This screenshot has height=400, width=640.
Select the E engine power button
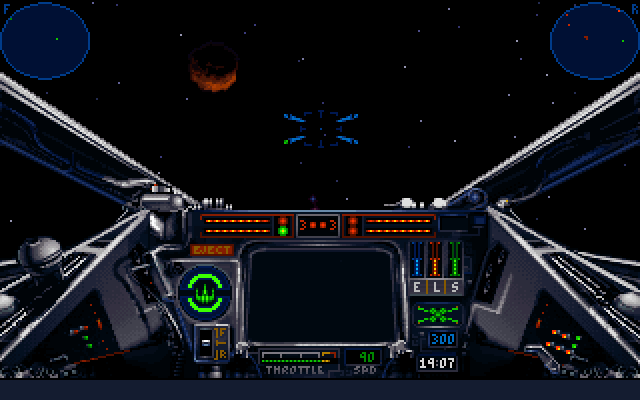point(418,287)
